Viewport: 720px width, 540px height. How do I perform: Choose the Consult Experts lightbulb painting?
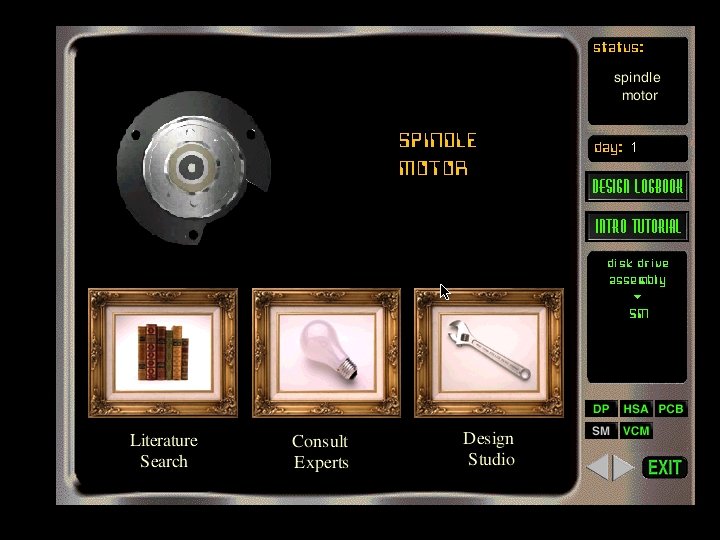(x=326, y=352)
